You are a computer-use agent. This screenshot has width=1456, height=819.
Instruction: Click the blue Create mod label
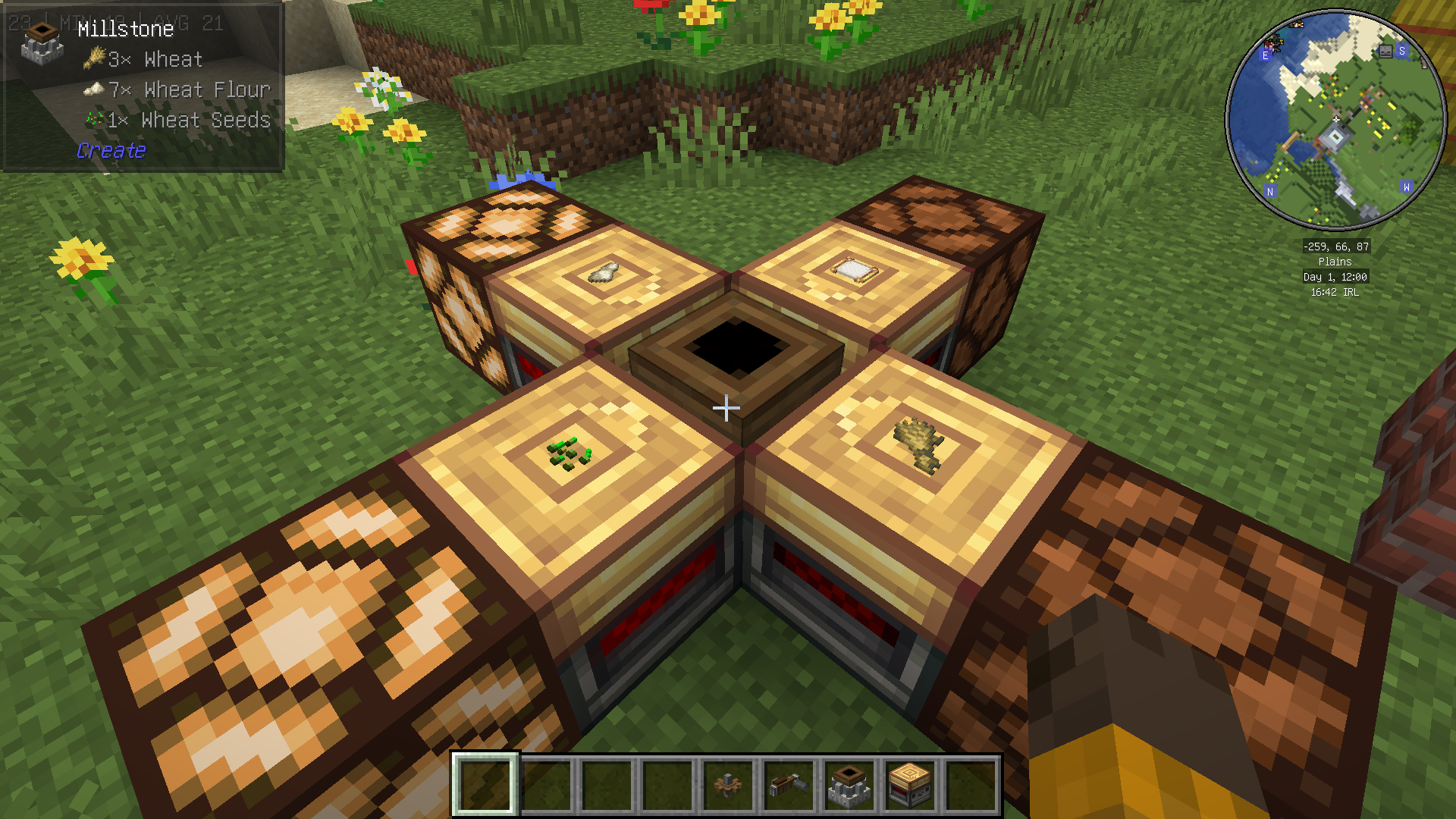[111, 150]
